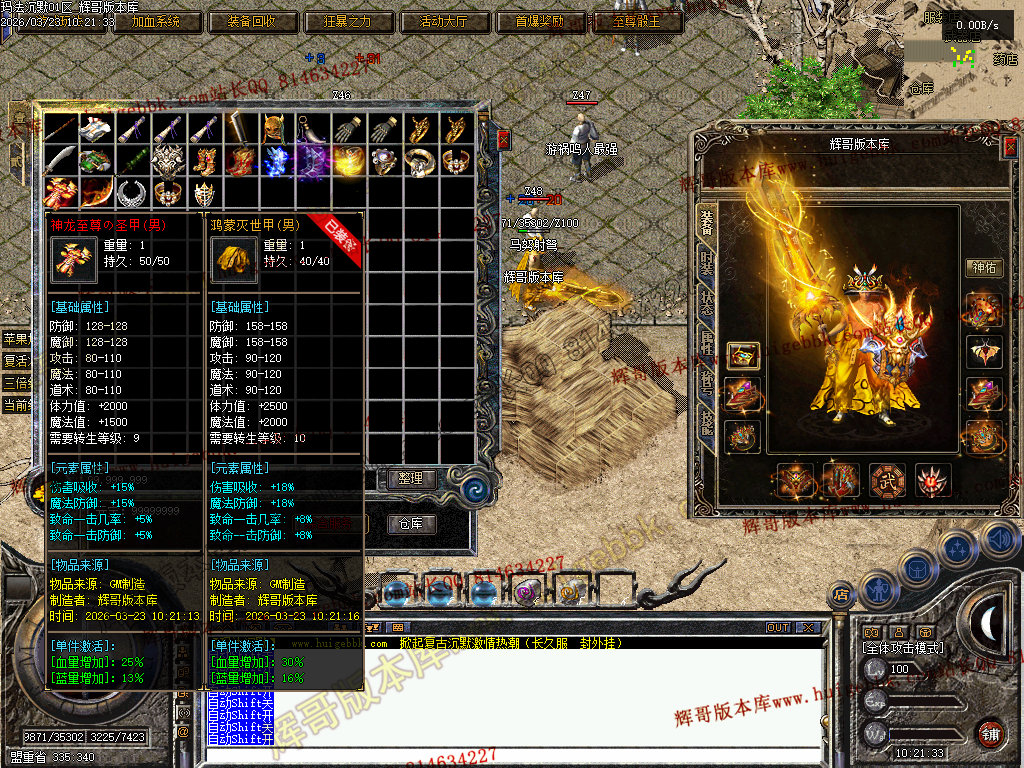
Task: Switch to the 状态 status tab
Action: point(707,304)
